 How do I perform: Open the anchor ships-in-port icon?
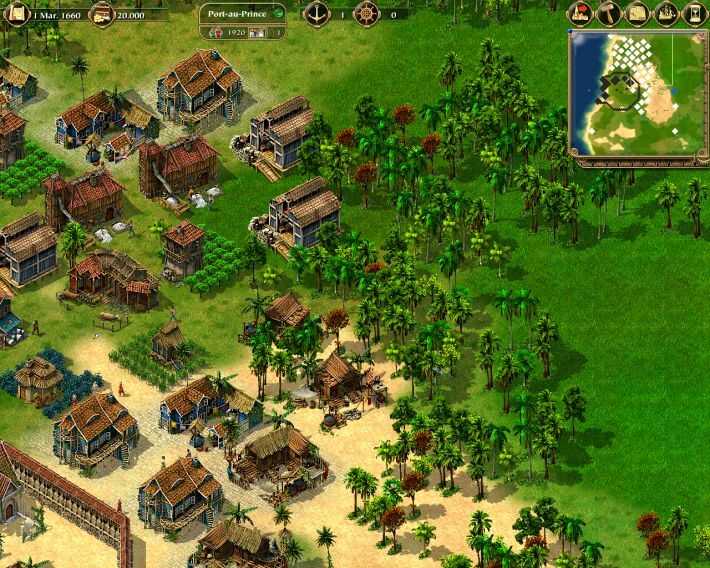(x=317, y=14)
